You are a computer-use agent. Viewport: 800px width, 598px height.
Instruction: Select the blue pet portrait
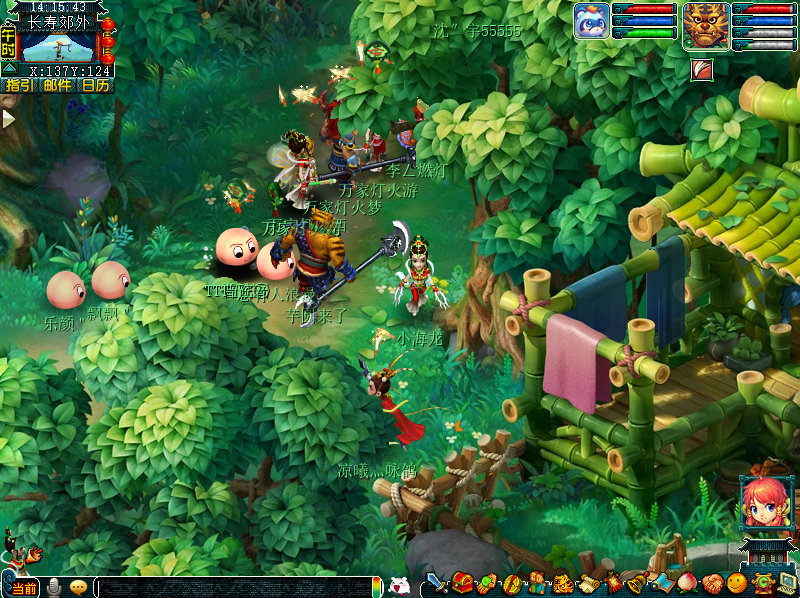click(x=592, y=22)
